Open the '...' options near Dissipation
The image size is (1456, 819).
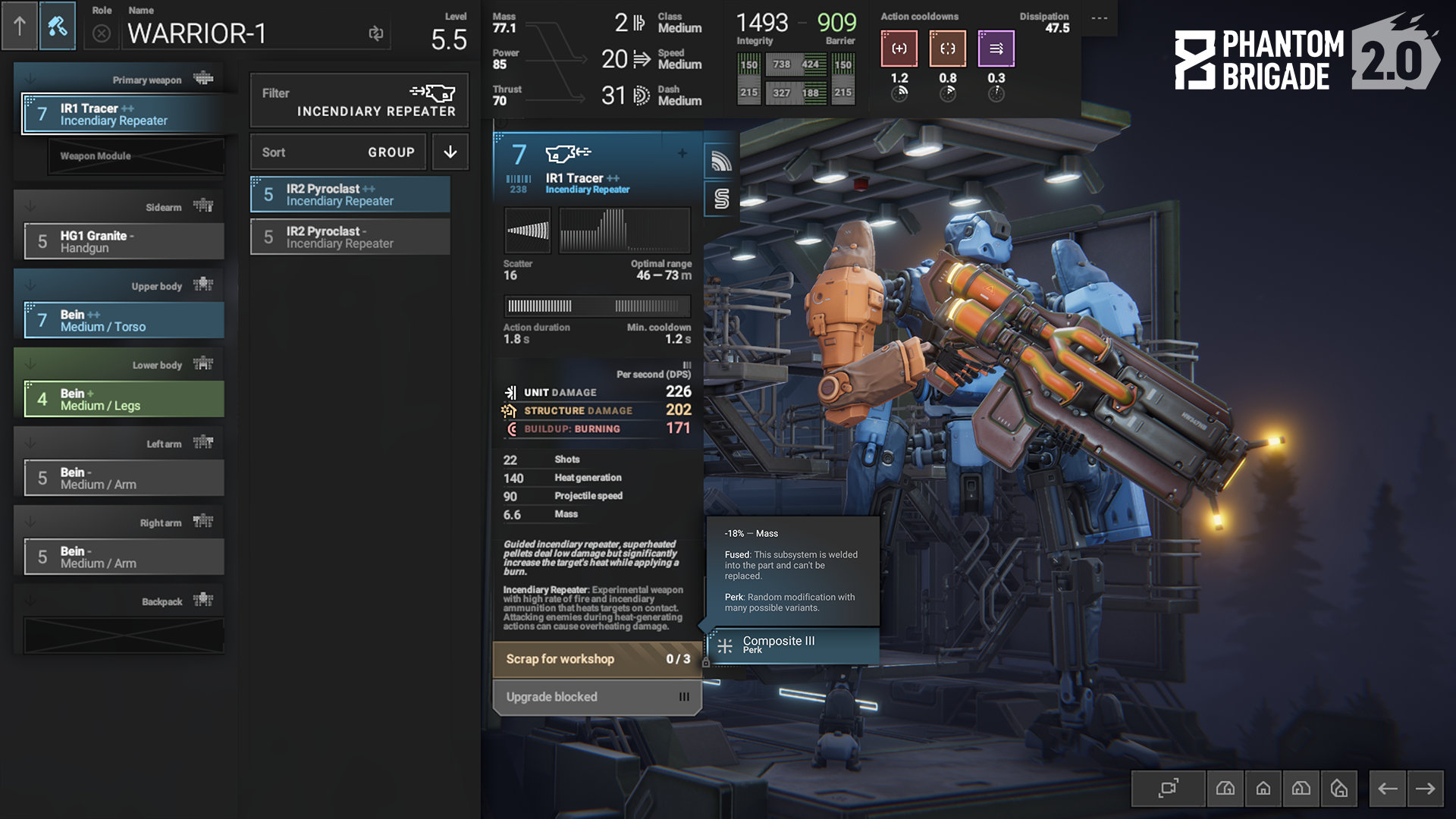point(1099,20)
